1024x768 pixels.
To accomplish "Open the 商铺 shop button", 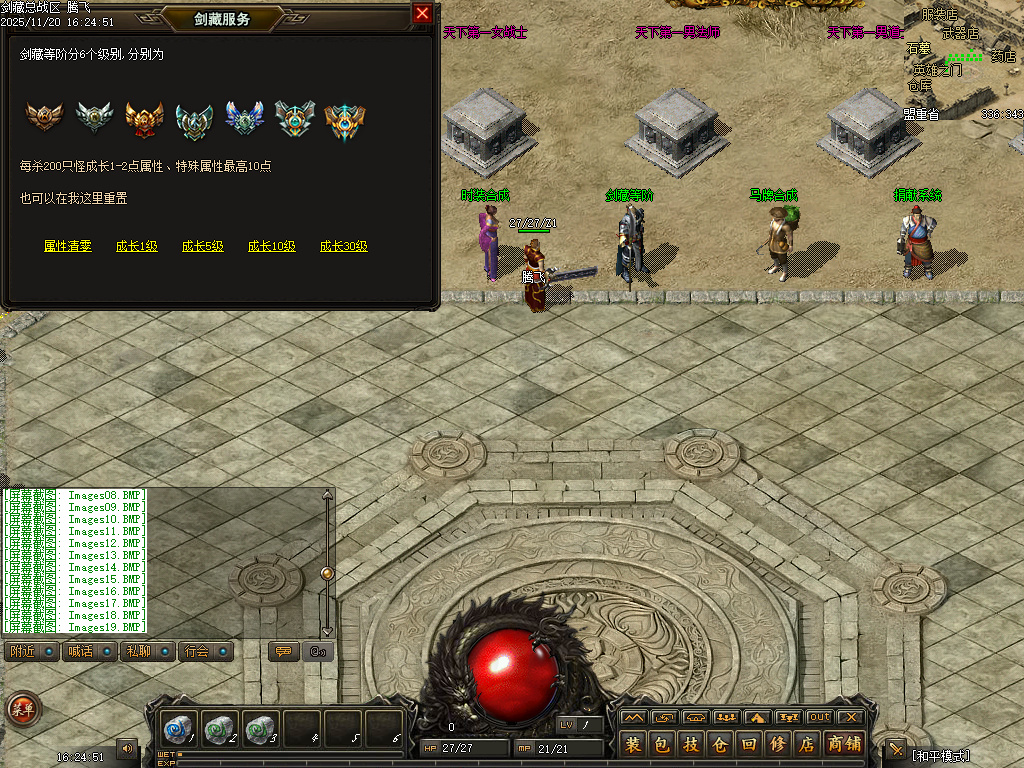I will point(844,744).
